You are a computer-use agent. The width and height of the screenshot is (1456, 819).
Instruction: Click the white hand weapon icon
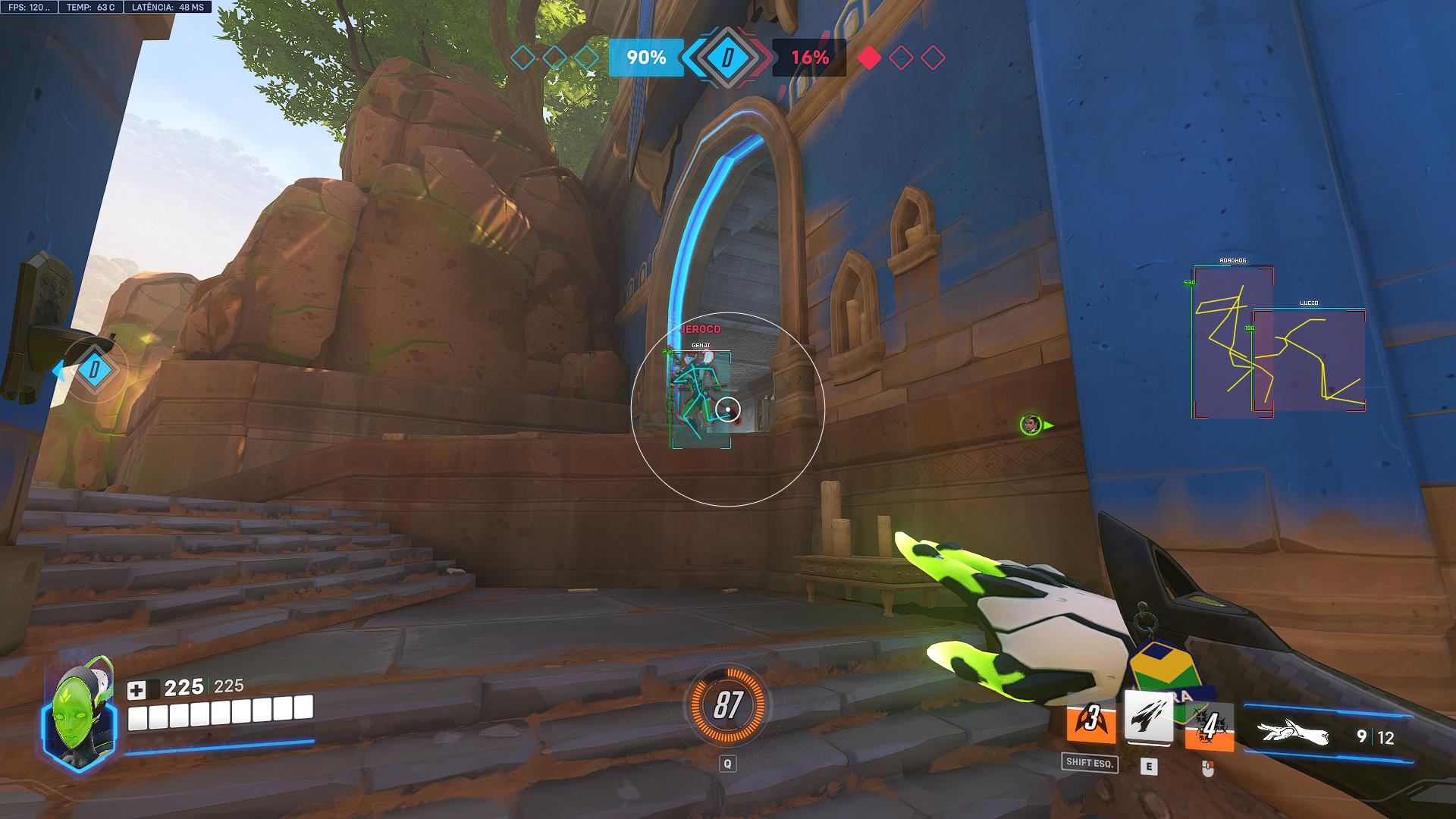coord(1293,734)
